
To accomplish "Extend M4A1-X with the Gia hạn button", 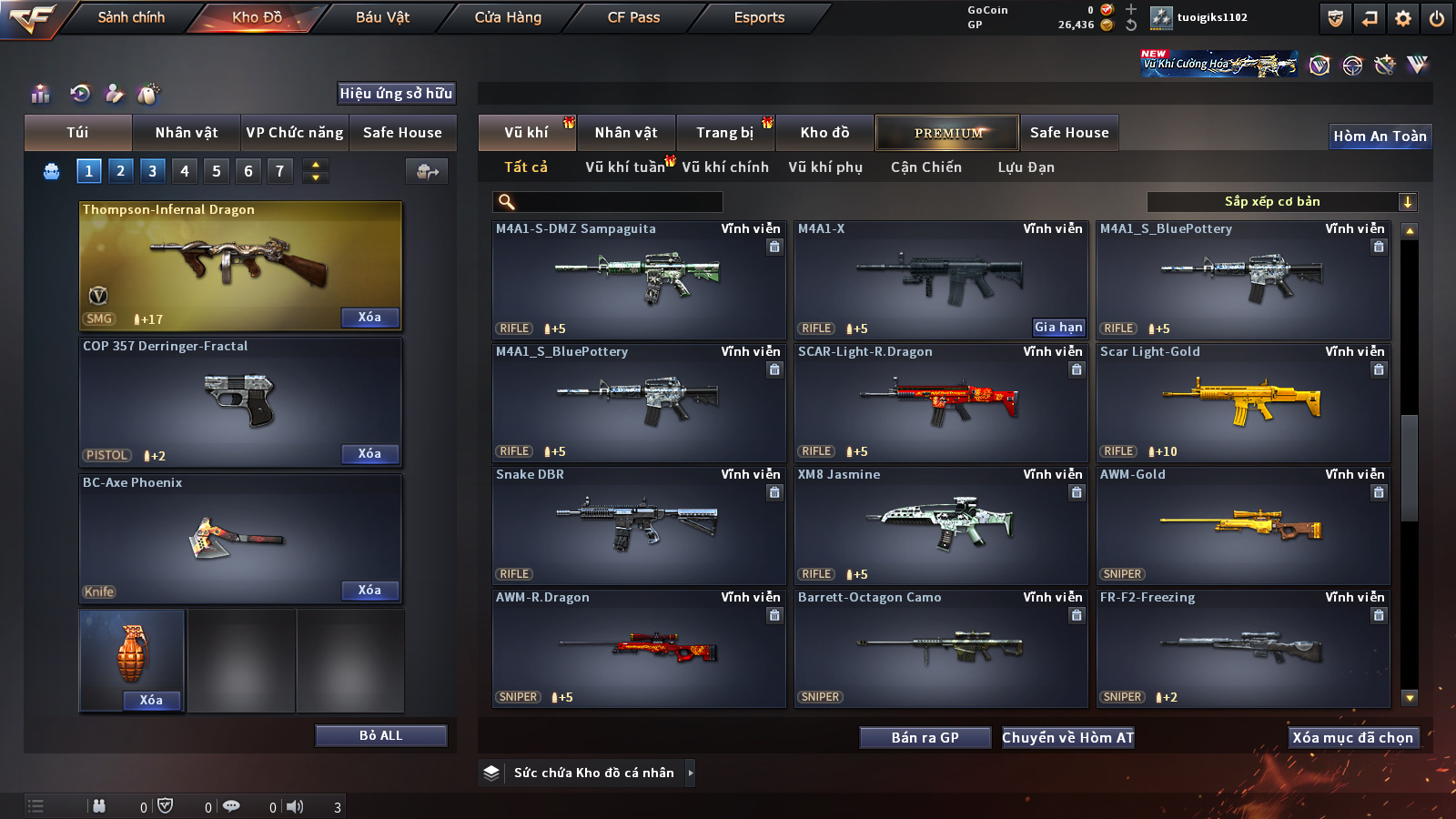I will pyautogui.click(x=1058, y=328).
